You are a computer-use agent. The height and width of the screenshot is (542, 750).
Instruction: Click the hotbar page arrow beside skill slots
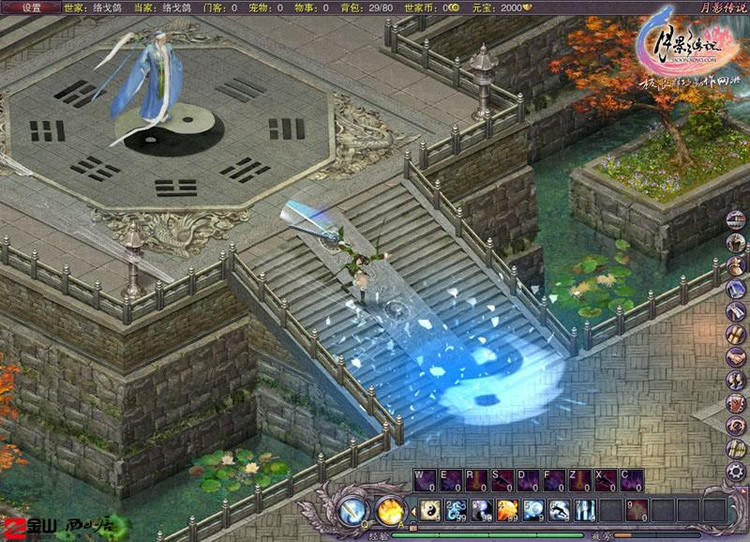(412, 511)
